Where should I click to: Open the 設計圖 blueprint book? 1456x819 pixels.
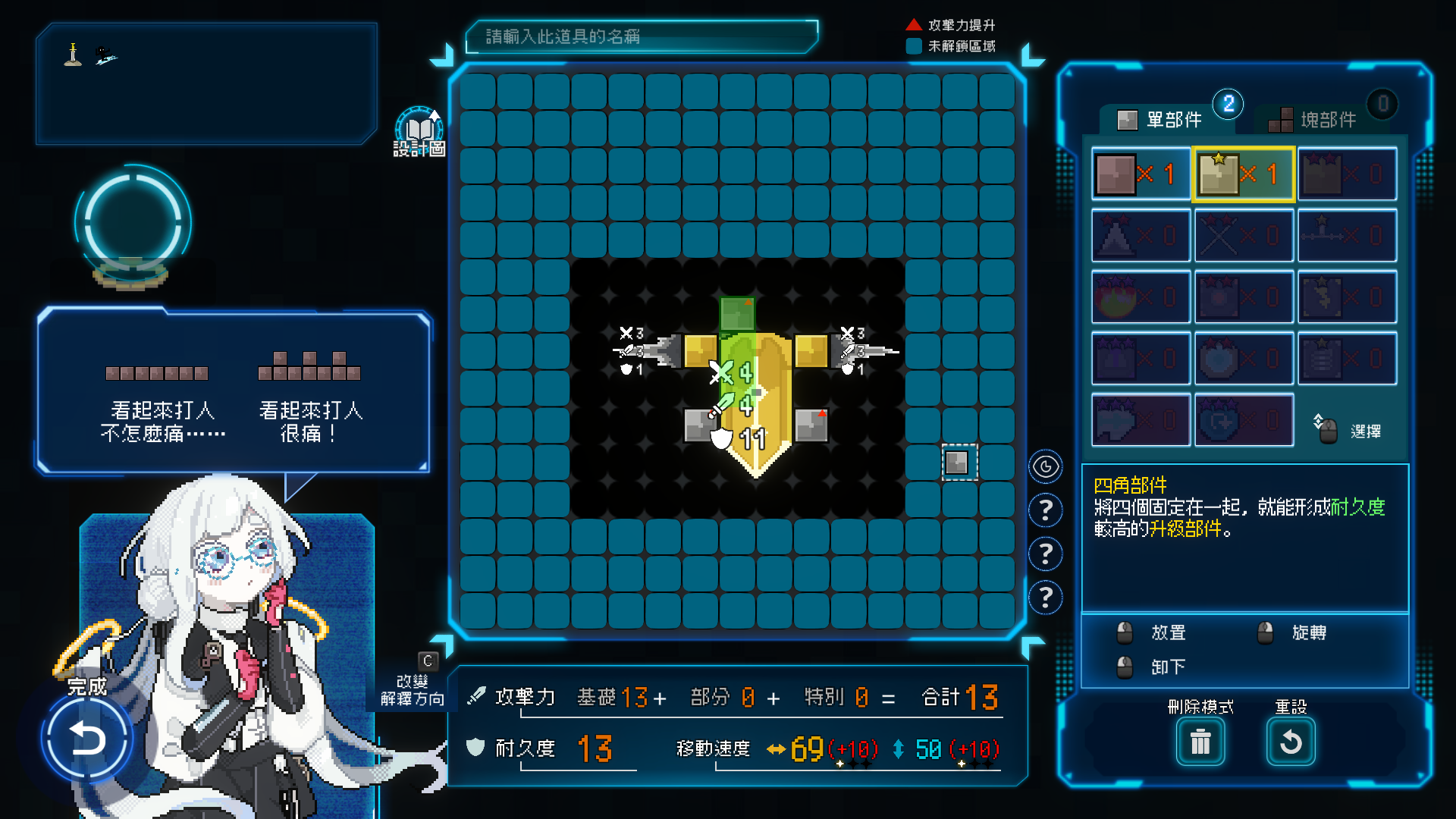(419, 130)
